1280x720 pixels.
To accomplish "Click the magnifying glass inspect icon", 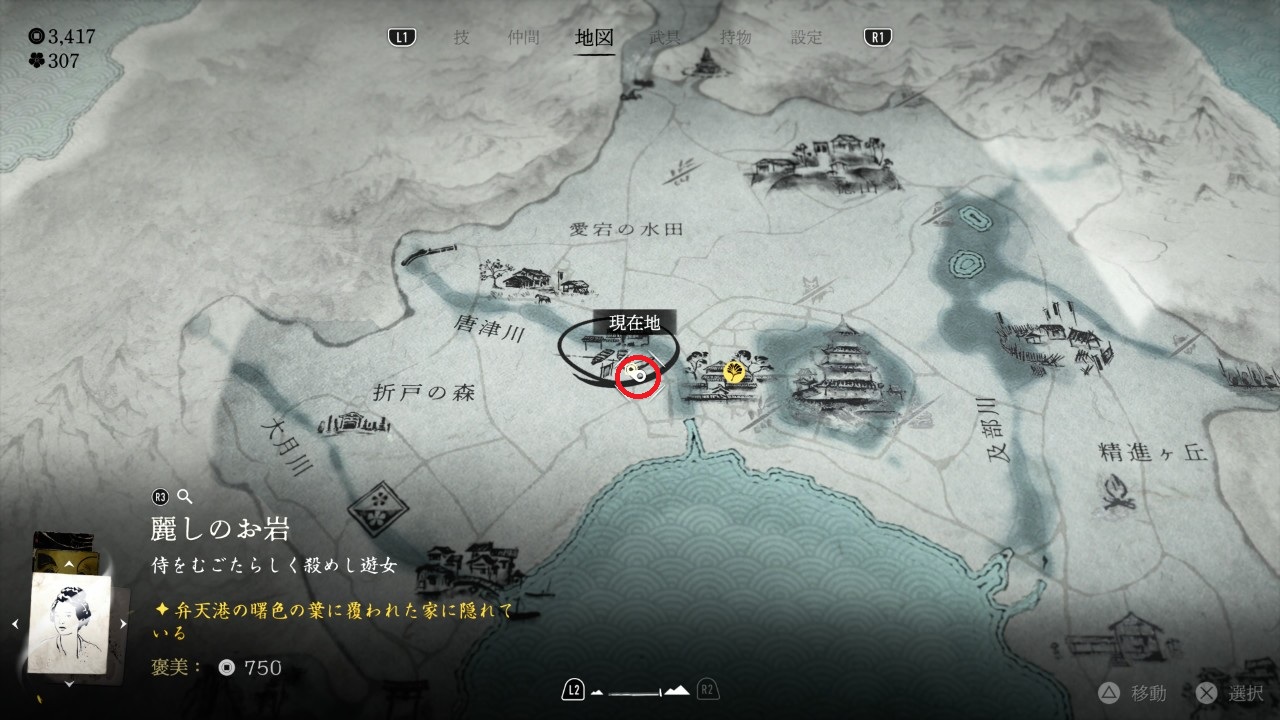I will tap(184, 496).
